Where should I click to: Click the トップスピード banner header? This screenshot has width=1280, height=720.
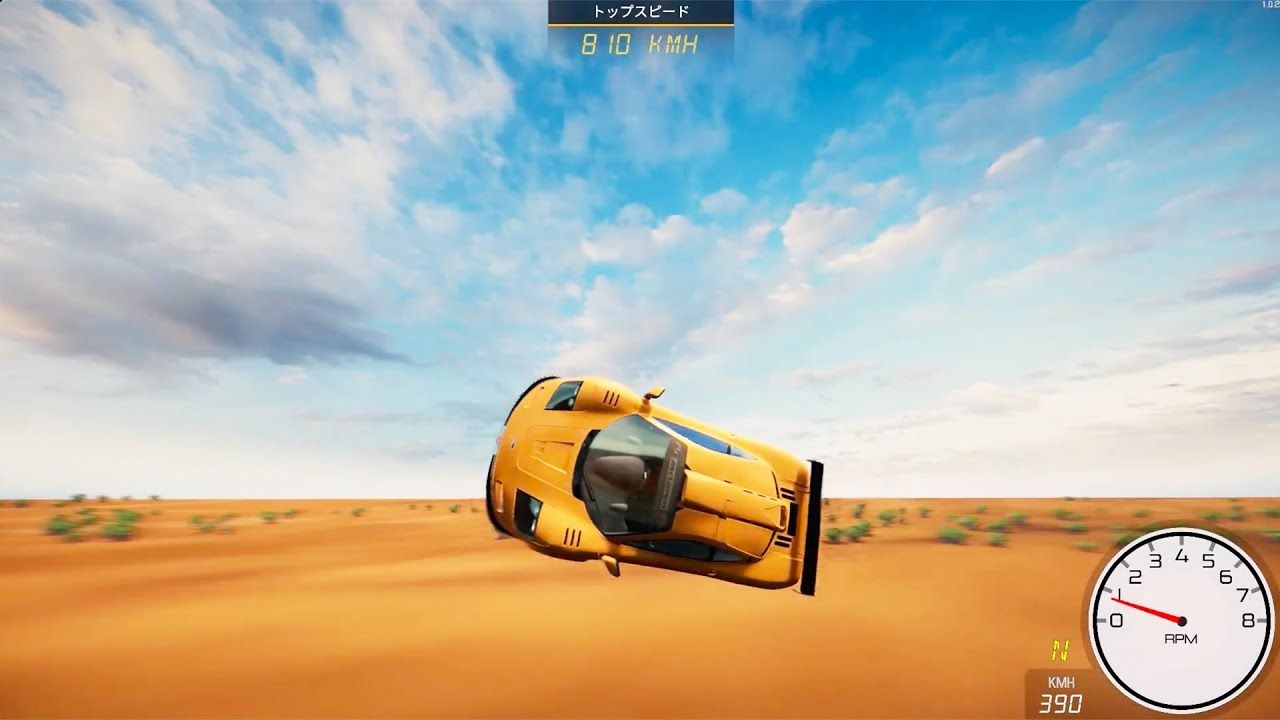coord(642,11)
